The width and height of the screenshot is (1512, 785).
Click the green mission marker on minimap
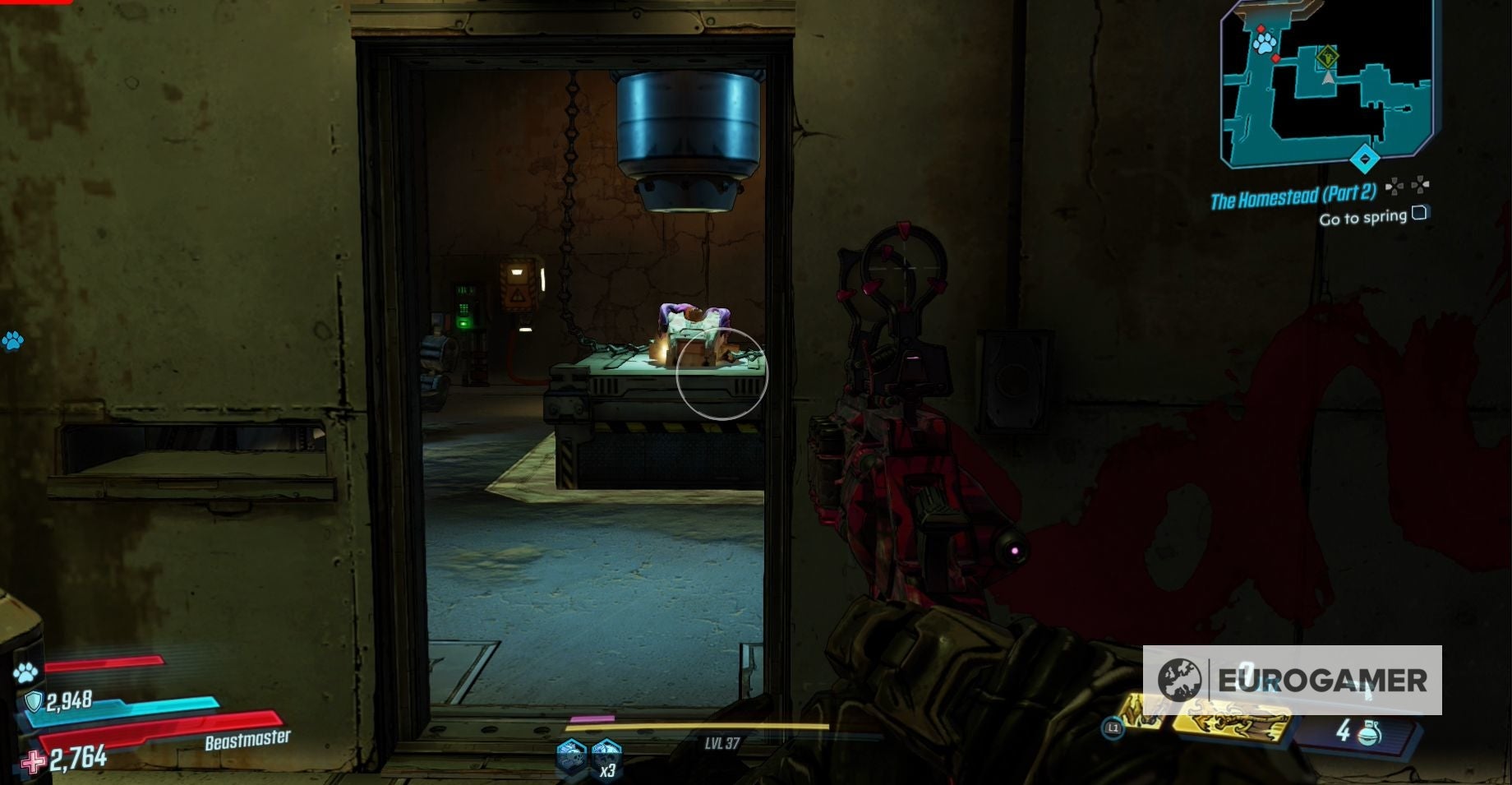tap(1327, 58)
